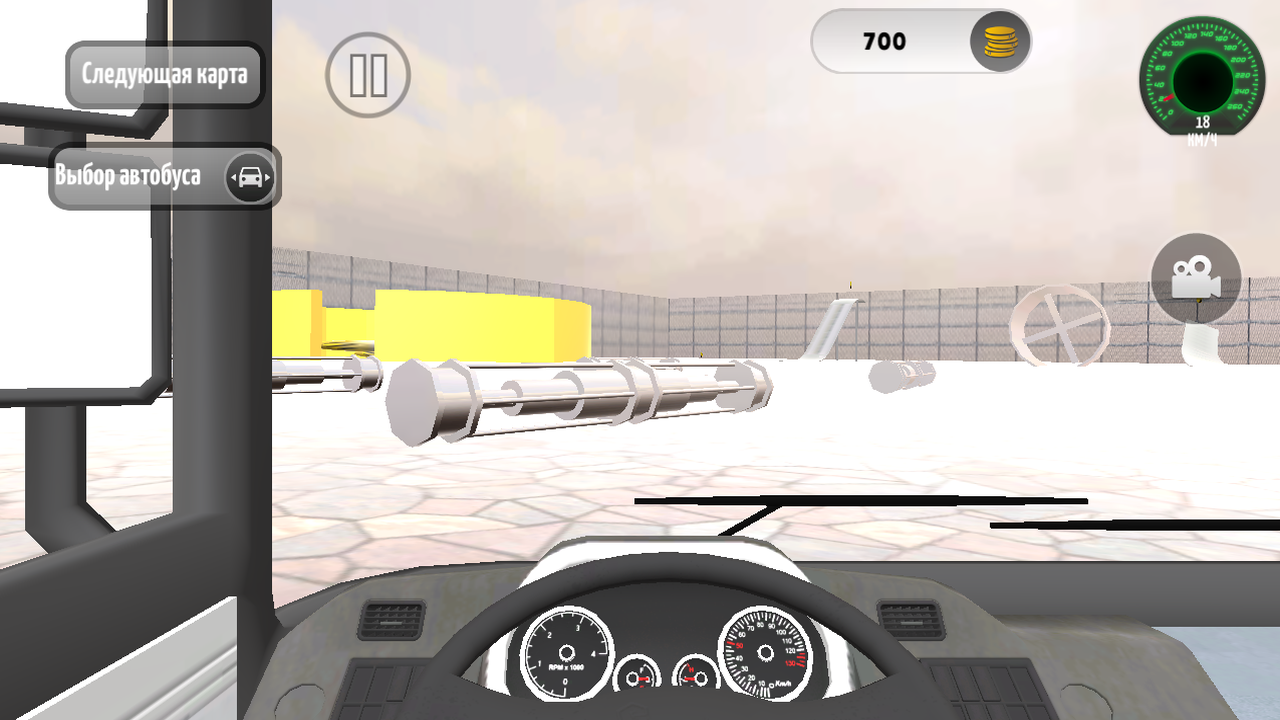This screenshot has width=1280, height=720.
Task: Tap the 700 coin balance display
Action: (883, 41)
